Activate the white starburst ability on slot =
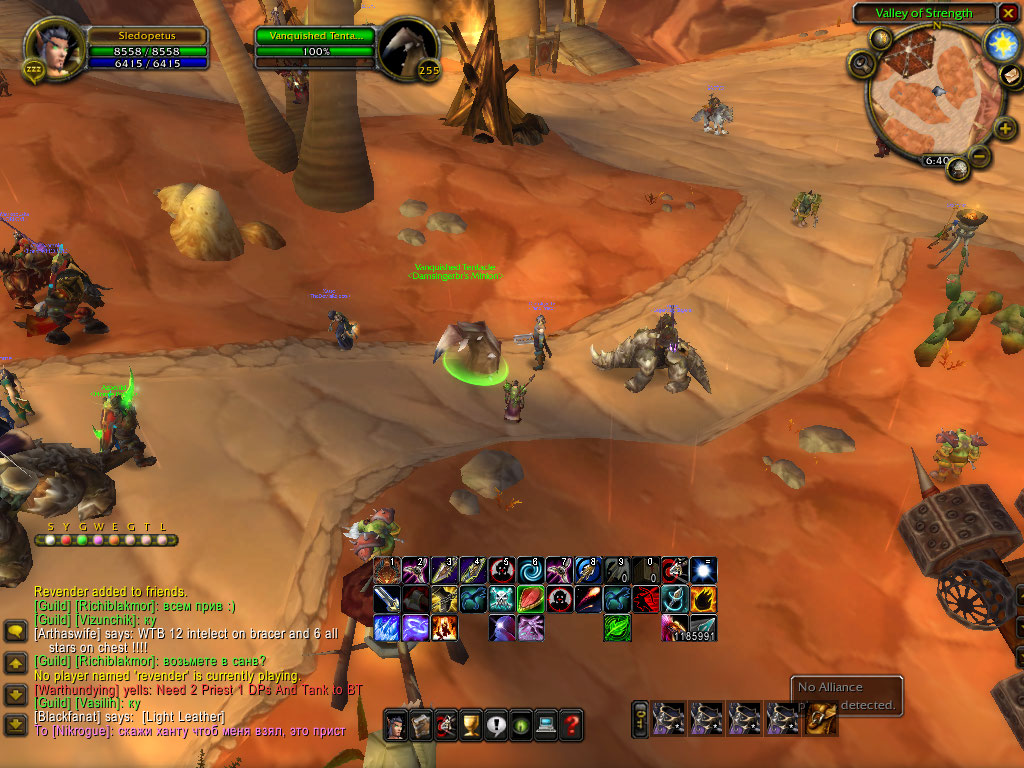Viewport: 1024px width, 768px height. click(703, 572)
